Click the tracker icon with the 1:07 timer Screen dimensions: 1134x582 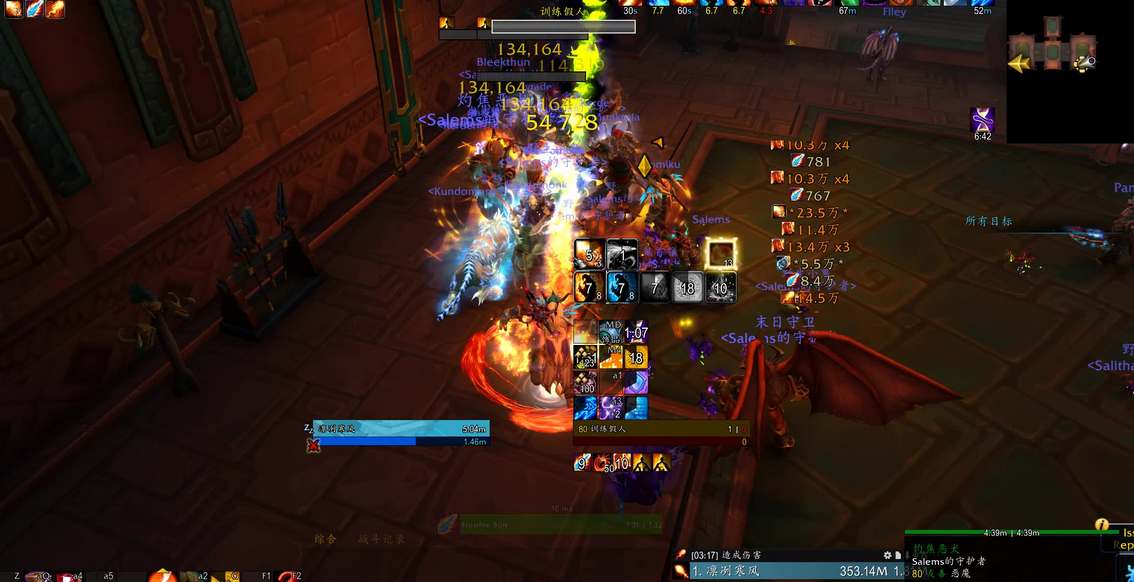coord(635,332)
